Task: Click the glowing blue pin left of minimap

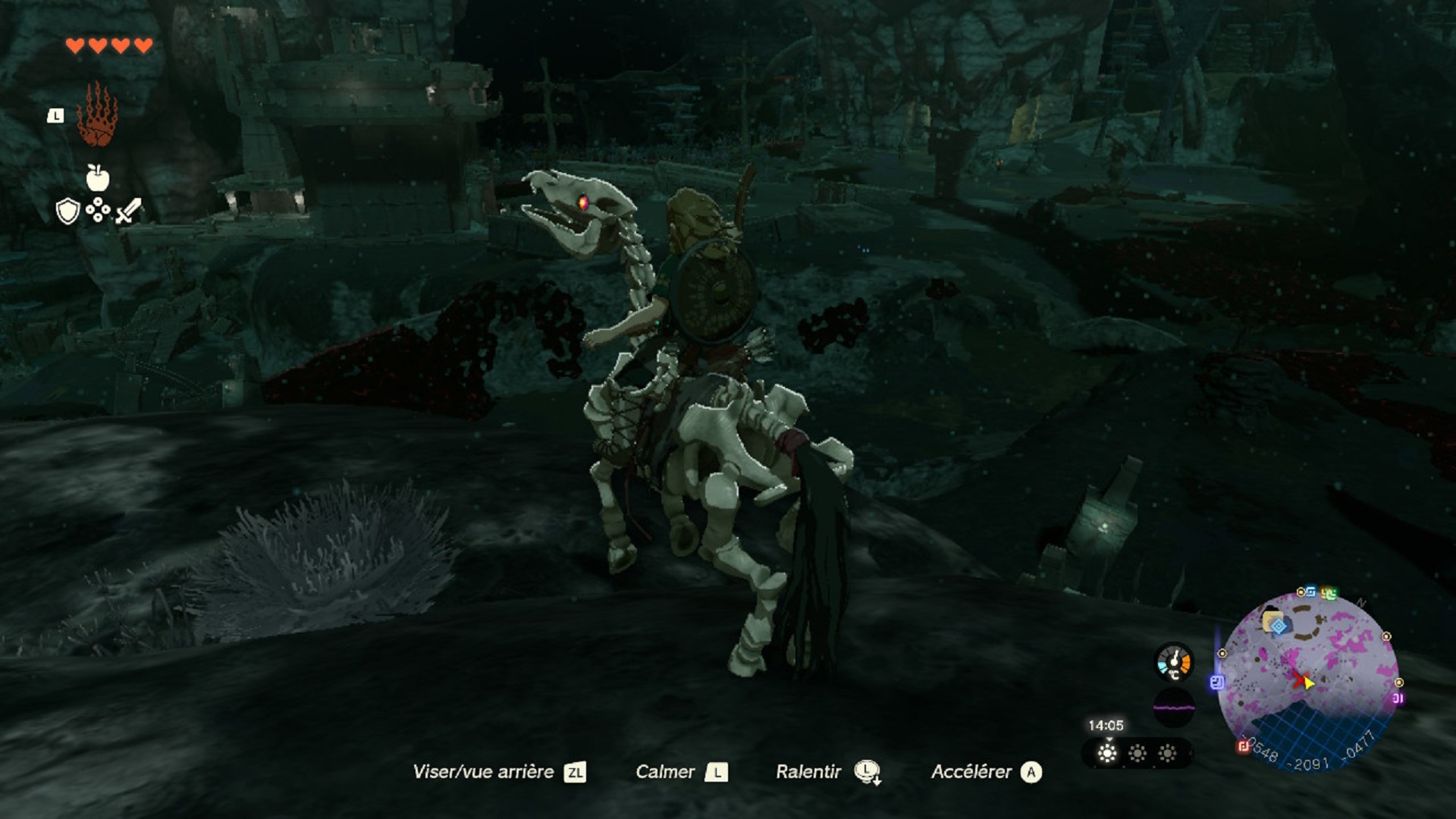Action: (x=1216, y=682)
